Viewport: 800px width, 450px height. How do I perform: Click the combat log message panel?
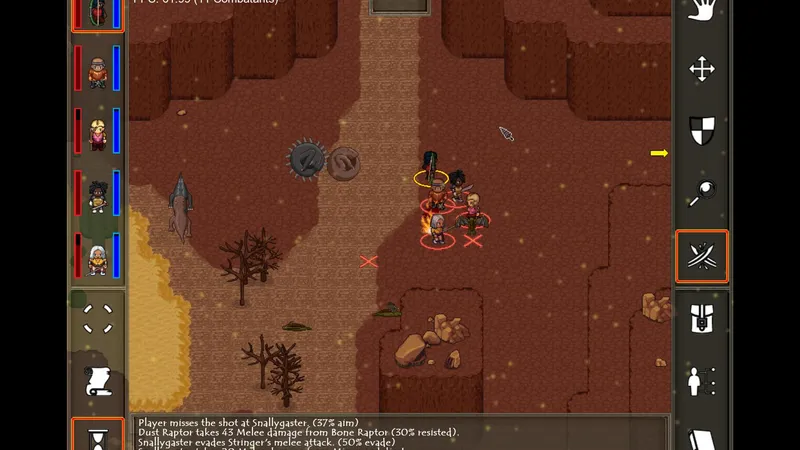[x=400, y=432]
